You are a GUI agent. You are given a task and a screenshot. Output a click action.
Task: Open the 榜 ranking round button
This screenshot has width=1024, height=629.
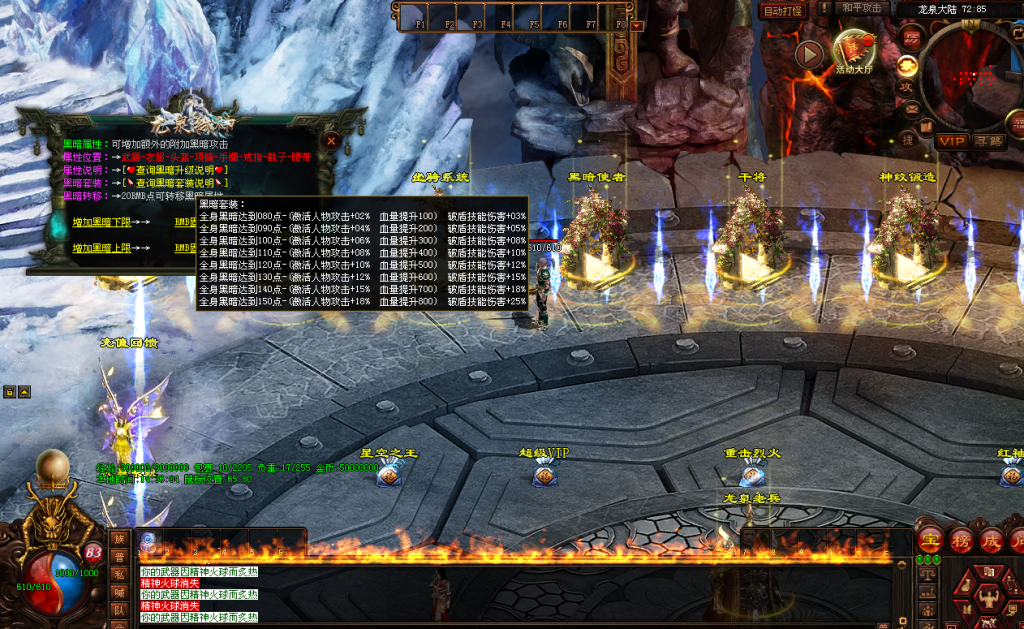point(961,538)
